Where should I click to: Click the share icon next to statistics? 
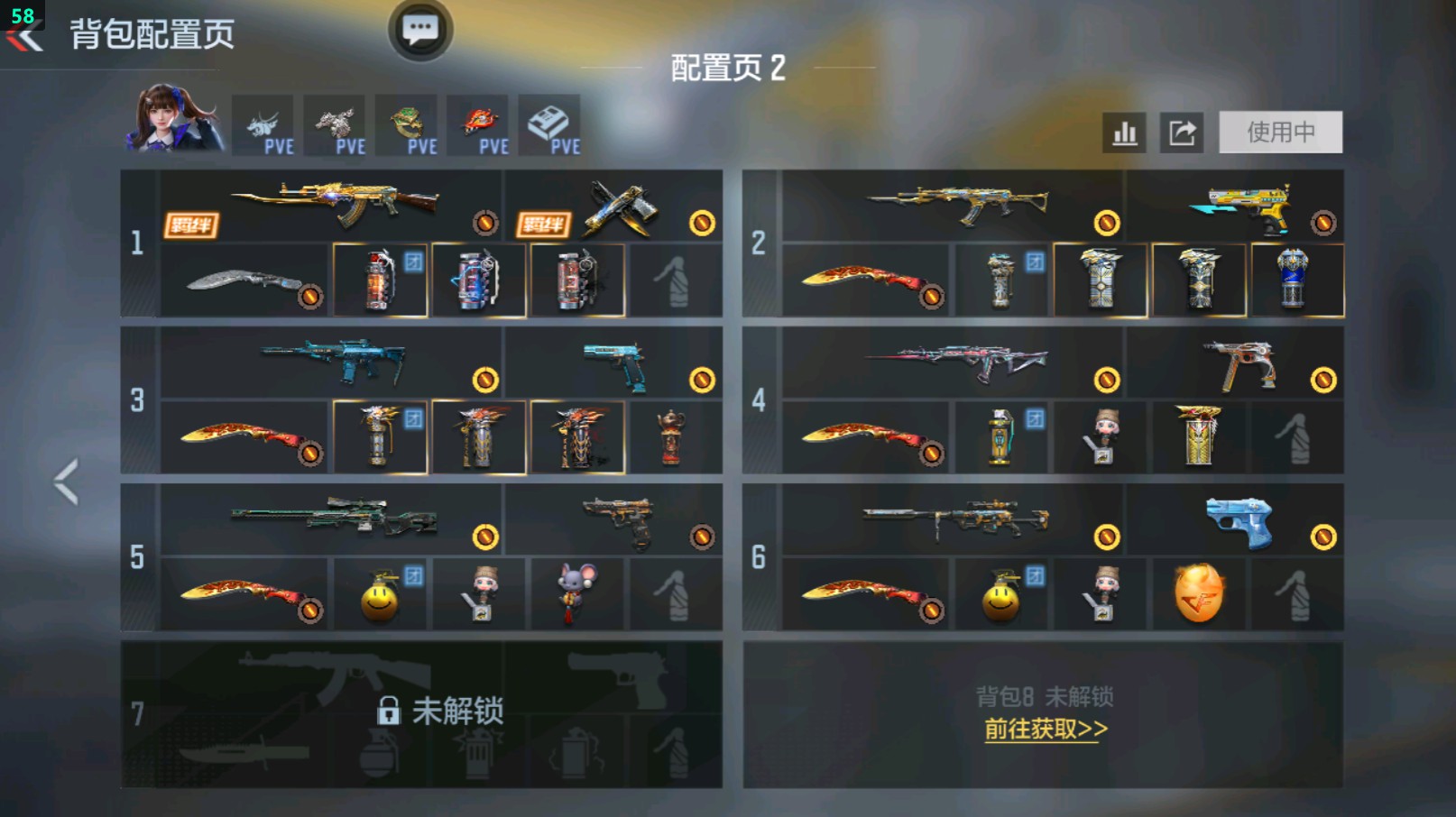point(1183,132)
